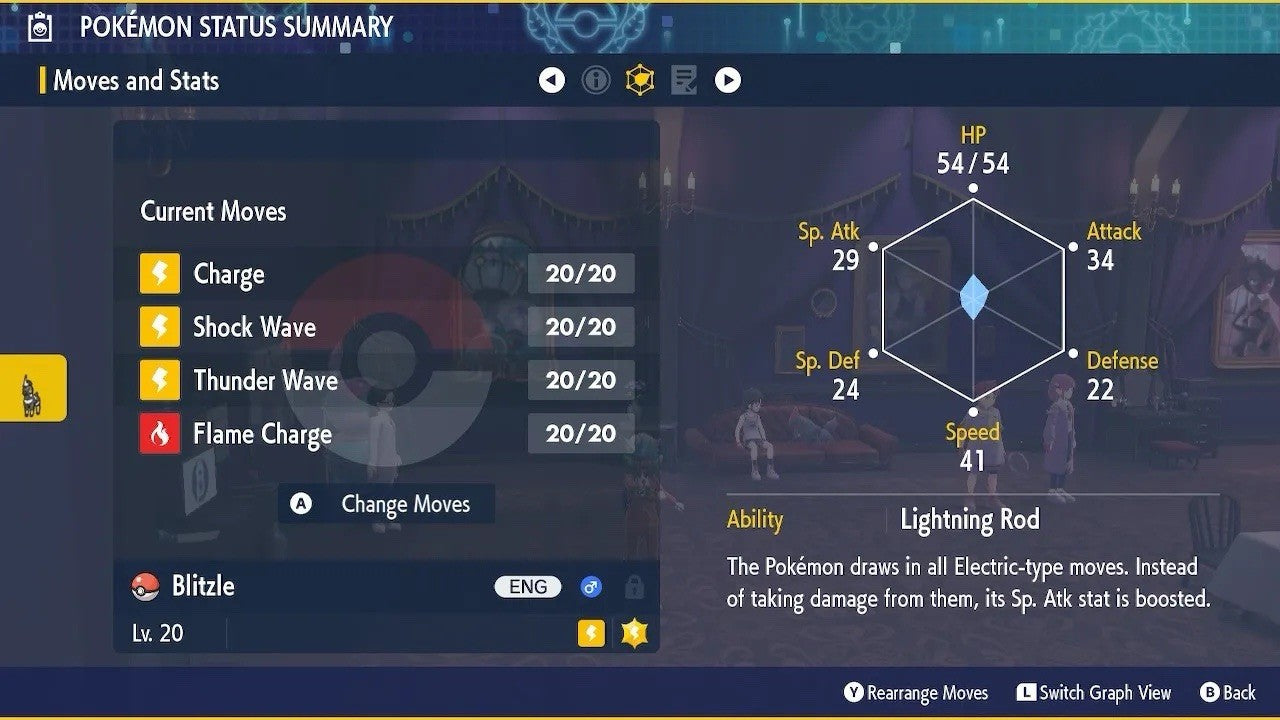The height and width of the screenshot is (720, 1280).
Task: Select the Thunder Wave move row
Action: [386, 380]
